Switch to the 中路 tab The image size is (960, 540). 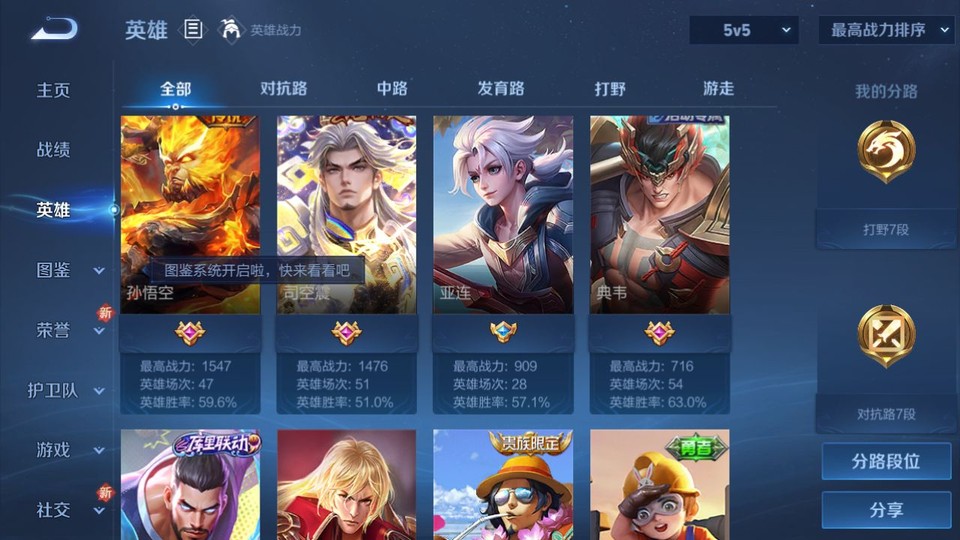pos(392,88)
